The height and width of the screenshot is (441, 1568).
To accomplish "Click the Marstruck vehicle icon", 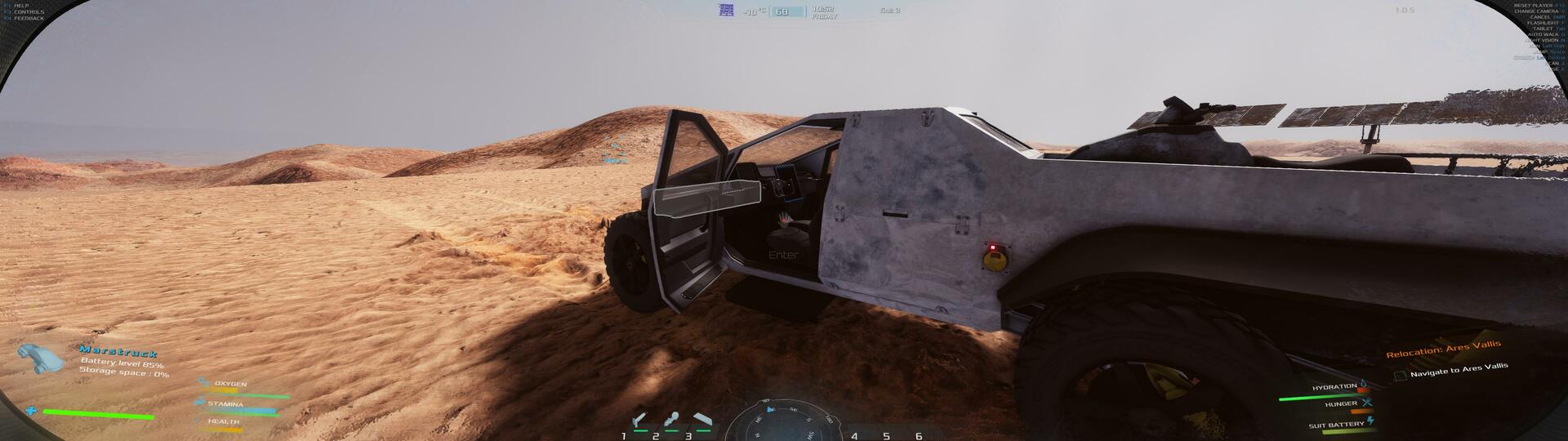I will click(40, 358).
